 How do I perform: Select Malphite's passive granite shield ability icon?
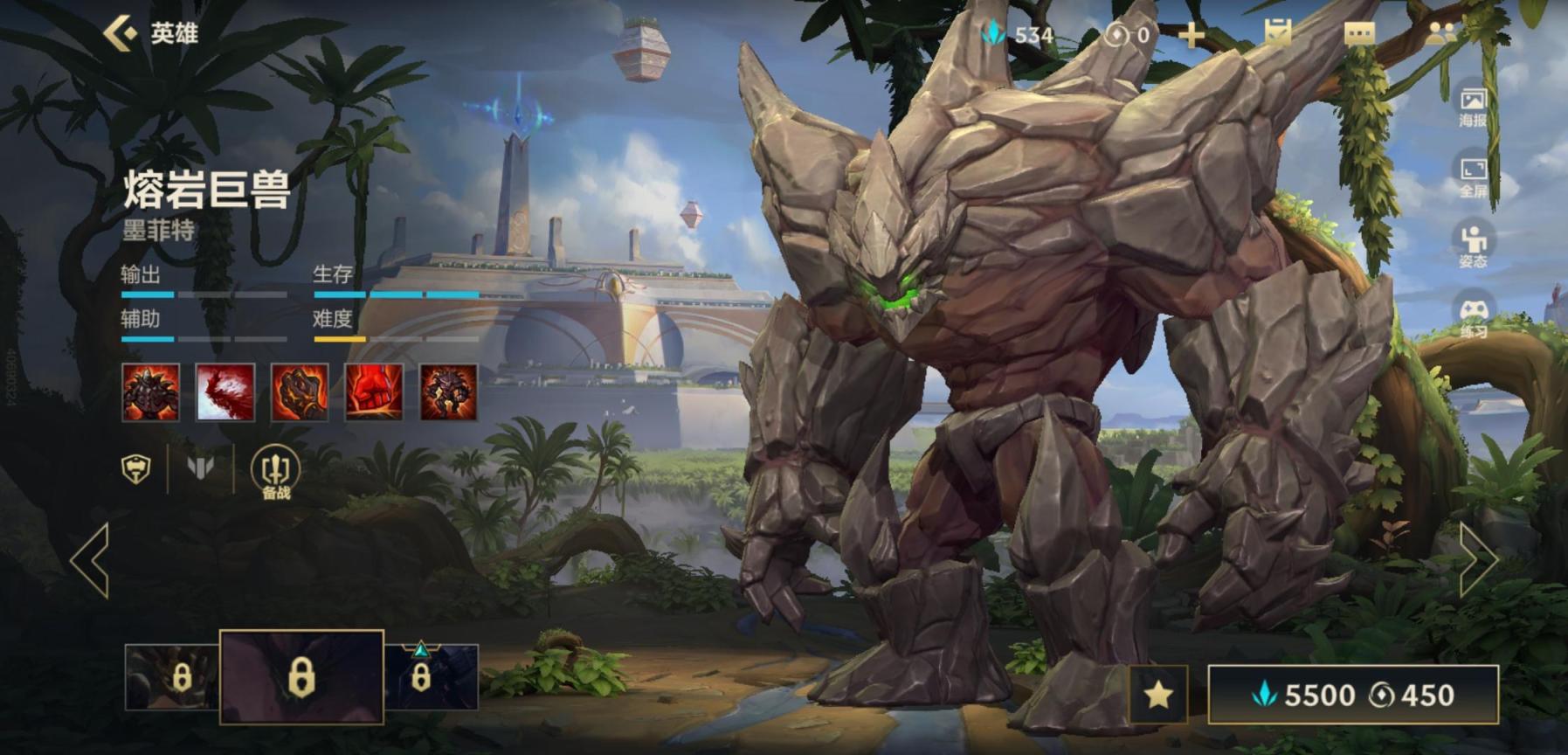click(150, 393)
